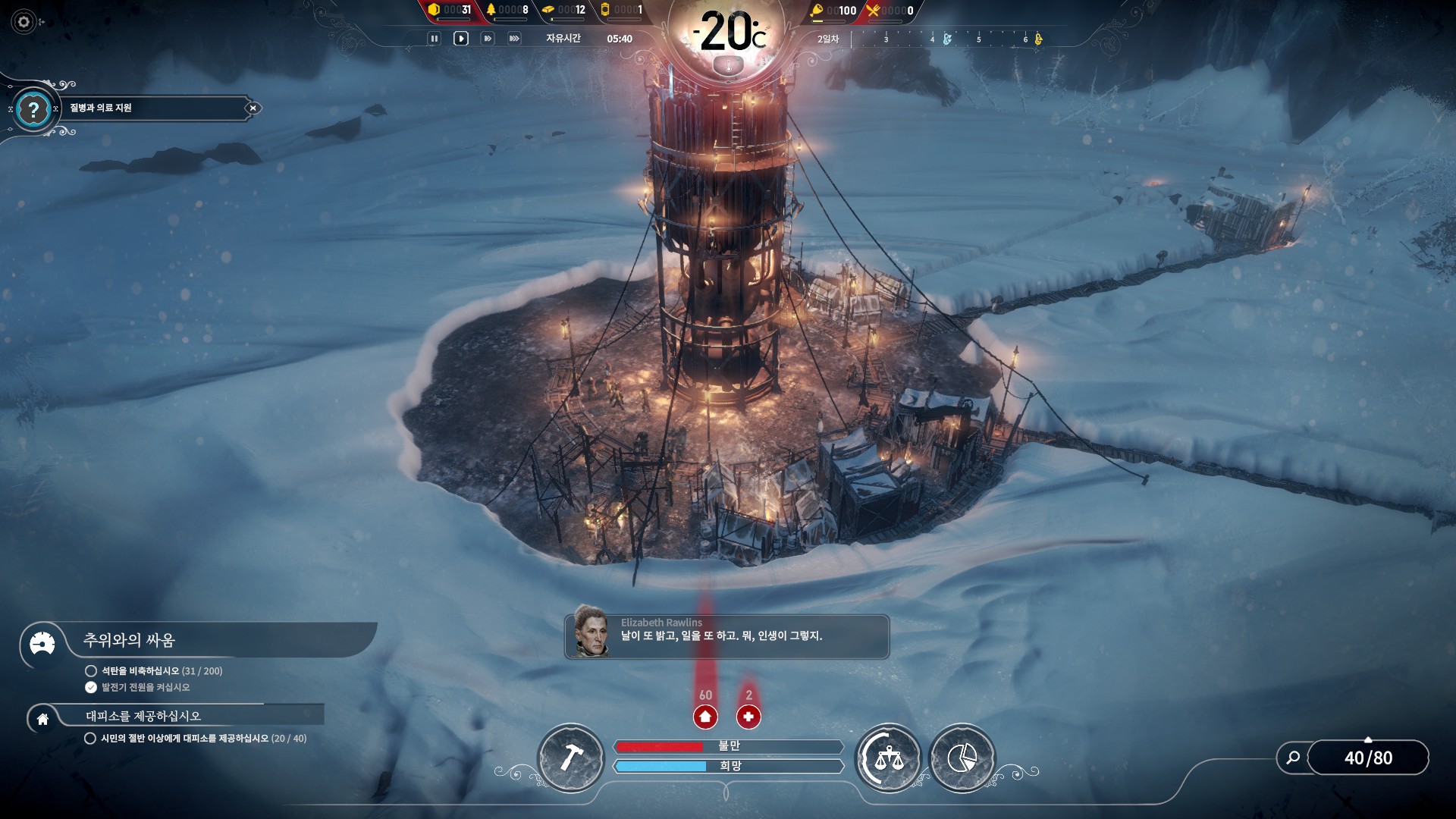
Task: Open the economy pie chart panel
Action: [962, 758]
